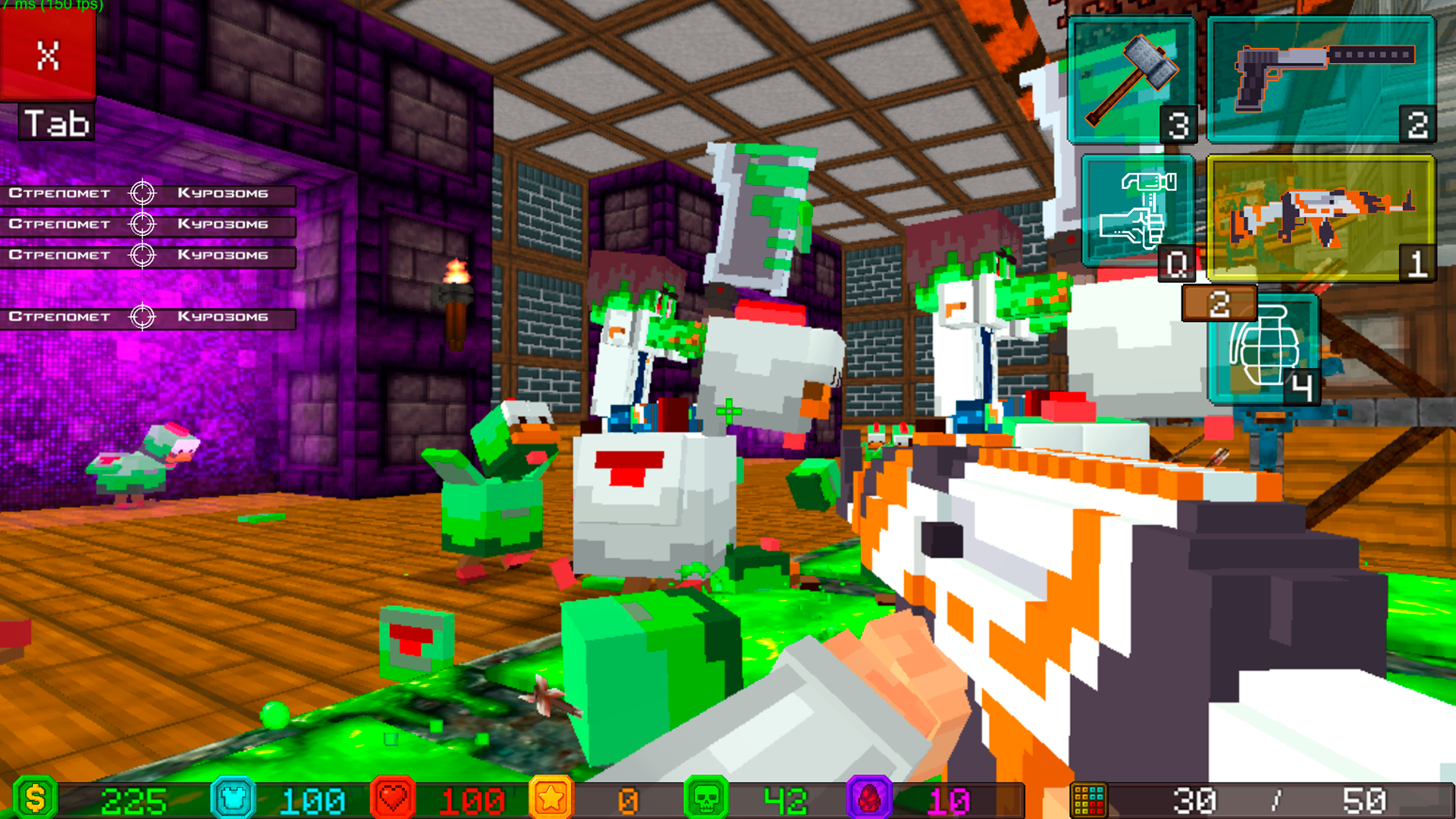Click the Курозомб label in the bottom kill feed row
The image size is (1456, 819).
click(x=222, y=316)
